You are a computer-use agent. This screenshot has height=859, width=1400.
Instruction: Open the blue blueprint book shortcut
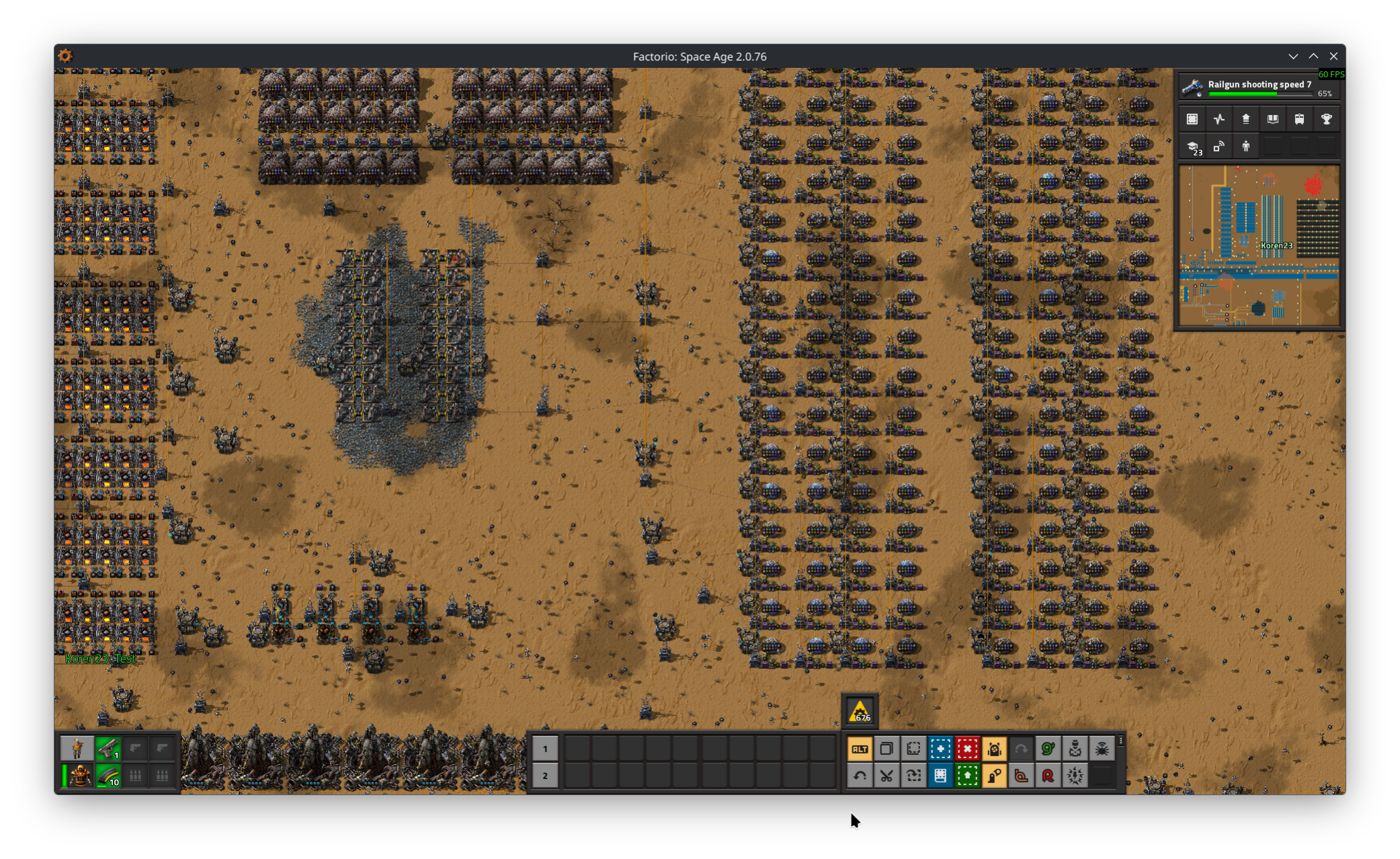click(x=940, y=776)
